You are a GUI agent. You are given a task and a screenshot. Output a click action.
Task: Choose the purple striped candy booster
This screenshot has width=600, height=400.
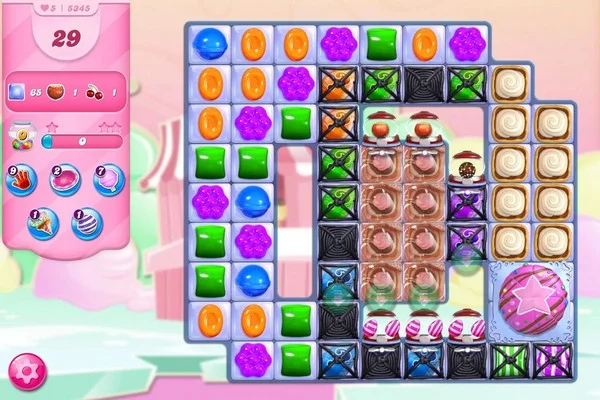coord(86,222)
